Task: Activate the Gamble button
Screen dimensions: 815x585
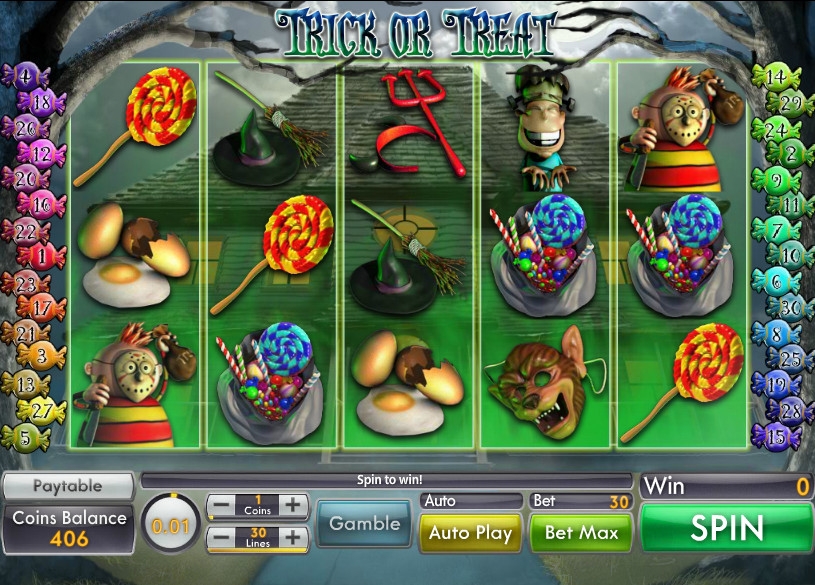Action: coord(364,523)
